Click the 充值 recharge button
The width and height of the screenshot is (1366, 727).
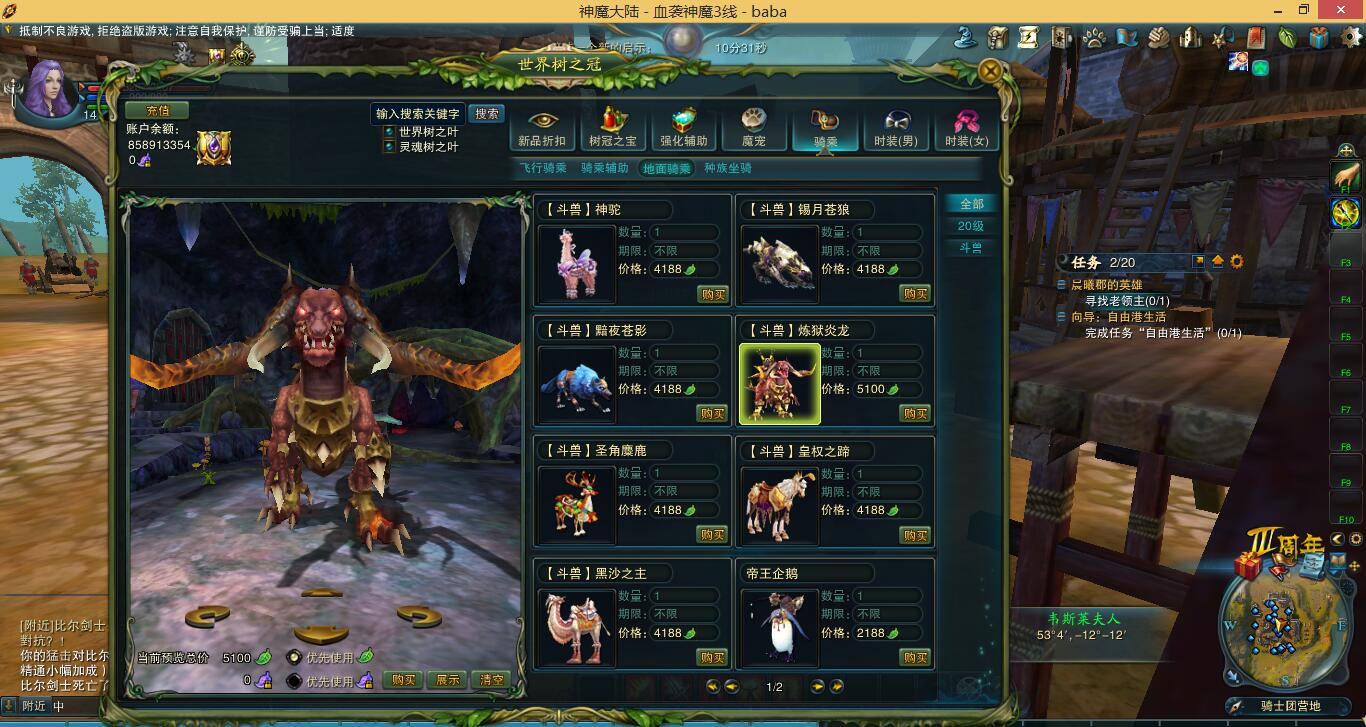pyautogui.click(x=158, y=111)
